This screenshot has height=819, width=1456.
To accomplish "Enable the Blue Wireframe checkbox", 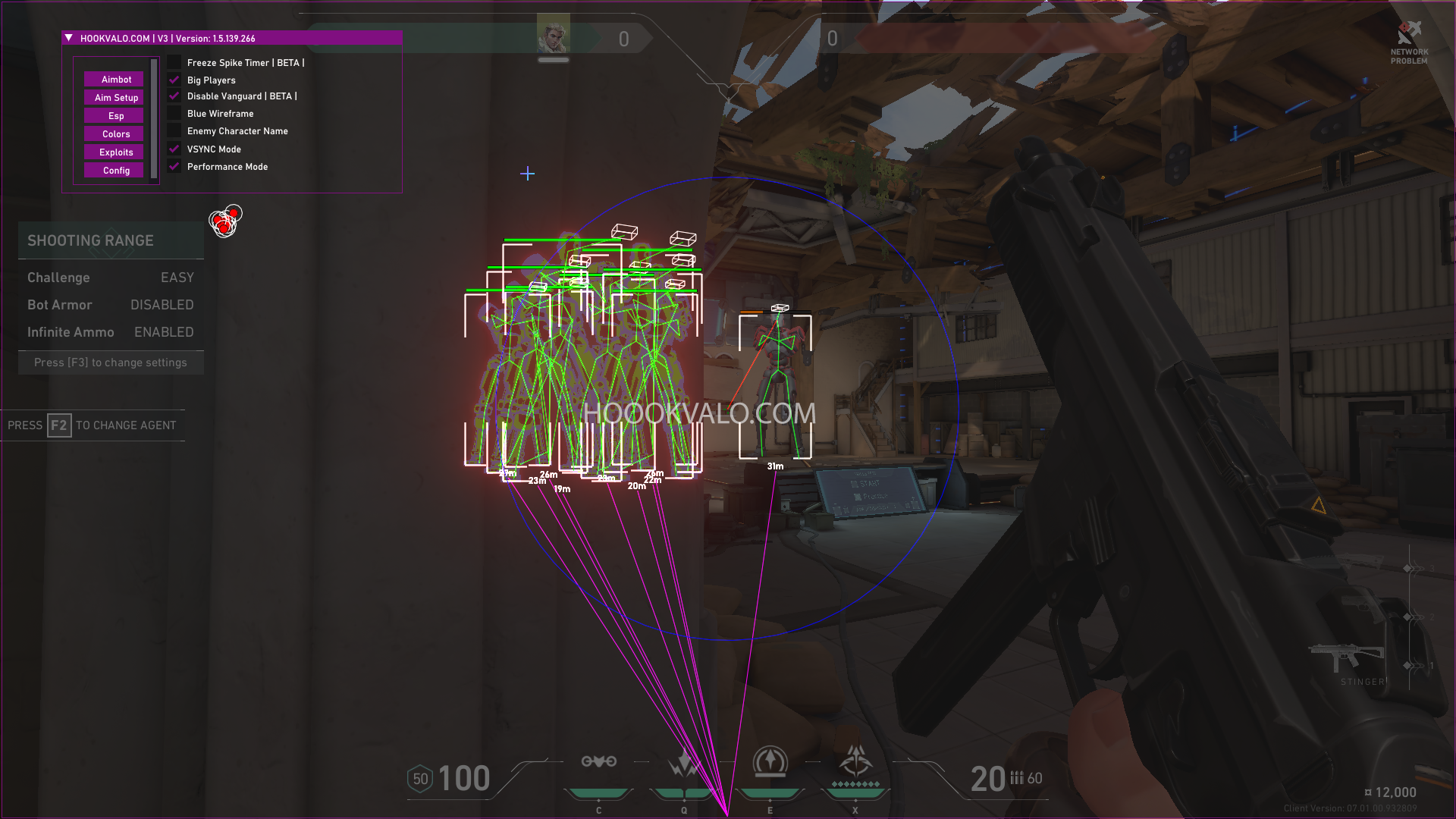I will [x=174, y=113].
